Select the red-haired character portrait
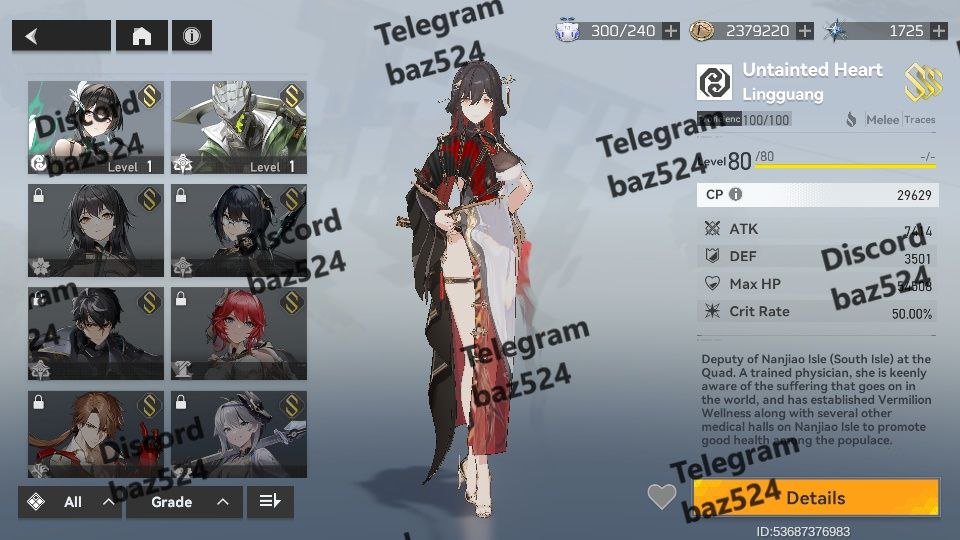Image resolution: width=960 pixels, height=540 pixels. [239, 333]
